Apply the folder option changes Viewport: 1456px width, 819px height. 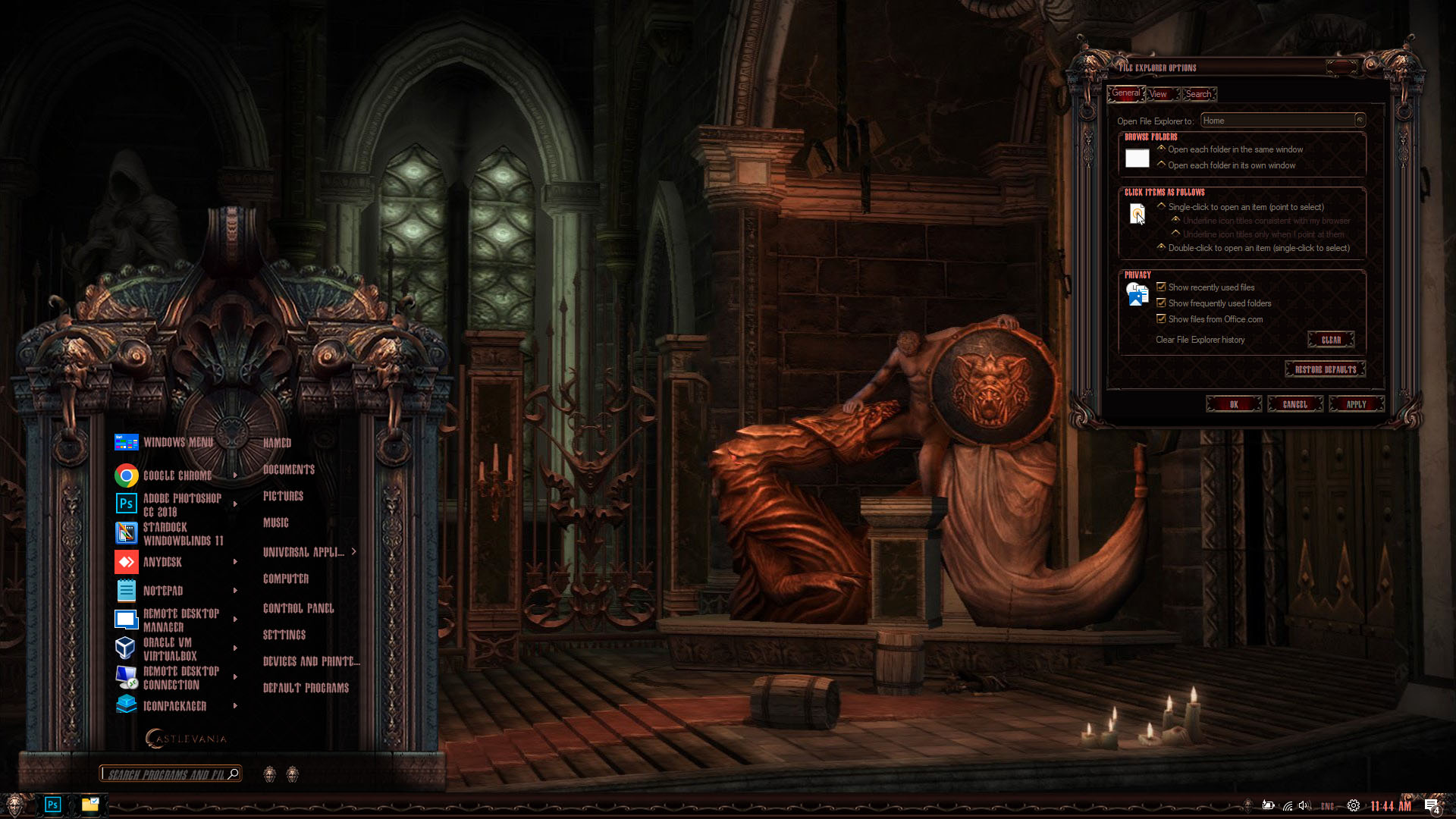coord(1356,404)
